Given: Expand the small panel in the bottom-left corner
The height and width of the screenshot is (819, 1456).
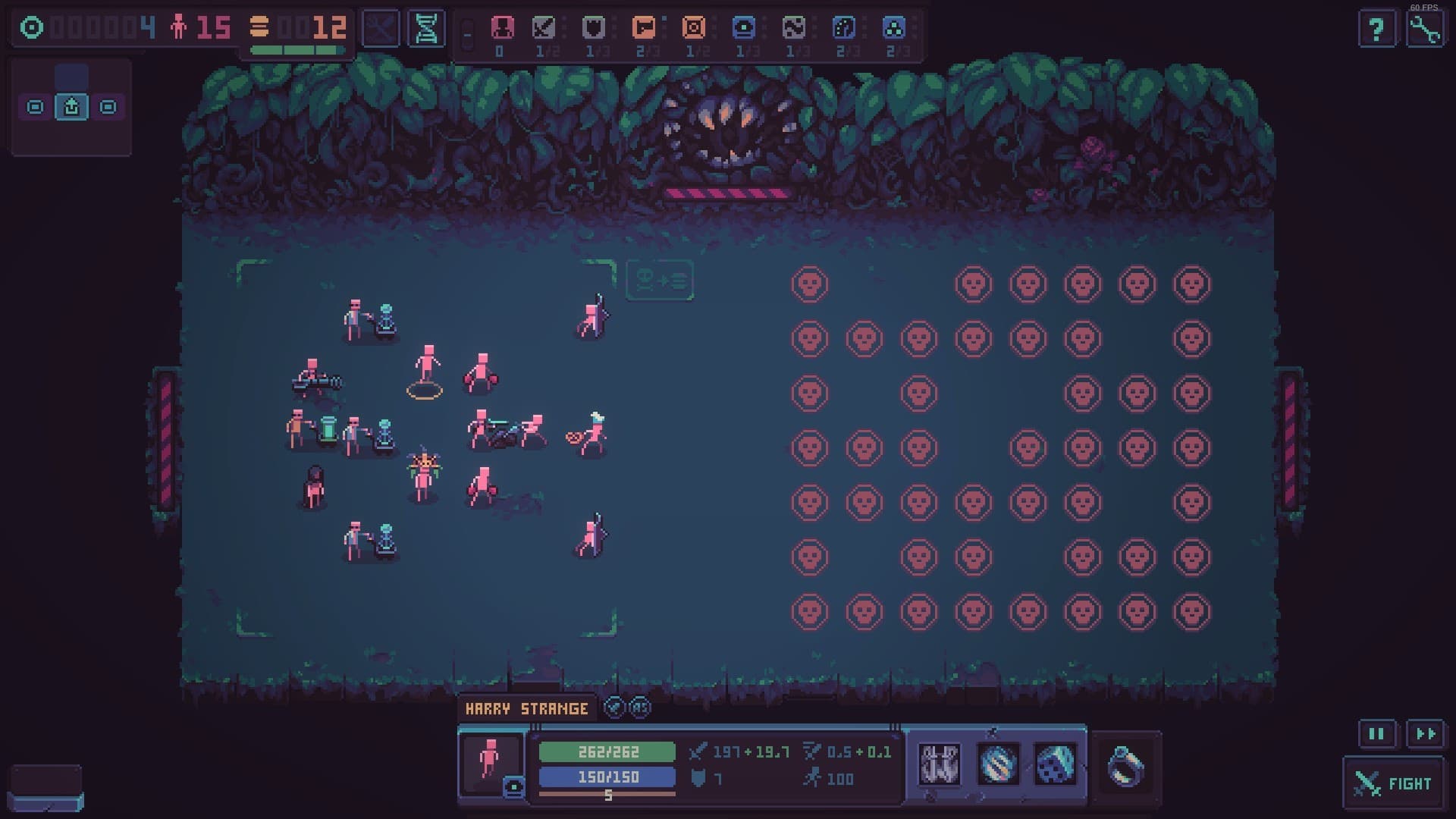Looking at the screenshot, I should (x=45, y=783).
